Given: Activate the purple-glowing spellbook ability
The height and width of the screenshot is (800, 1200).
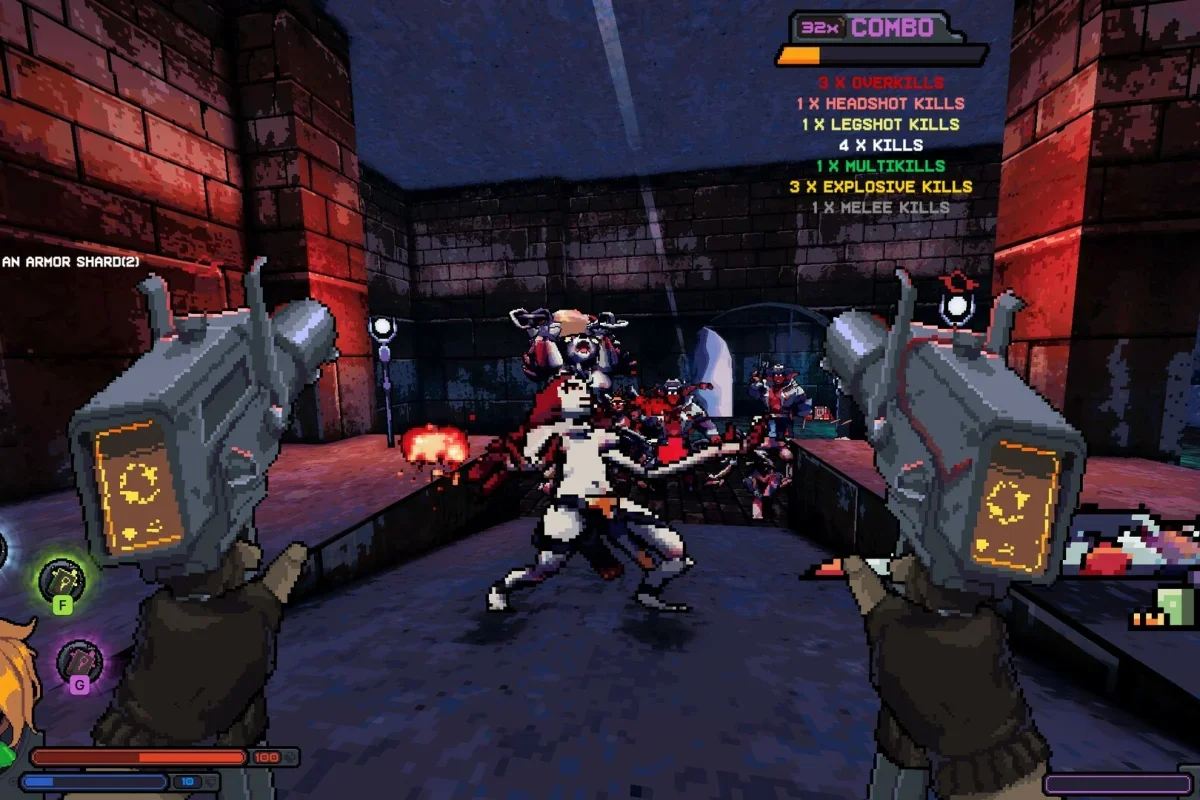Looking at the screenshot, I should [x=78, y=660].
